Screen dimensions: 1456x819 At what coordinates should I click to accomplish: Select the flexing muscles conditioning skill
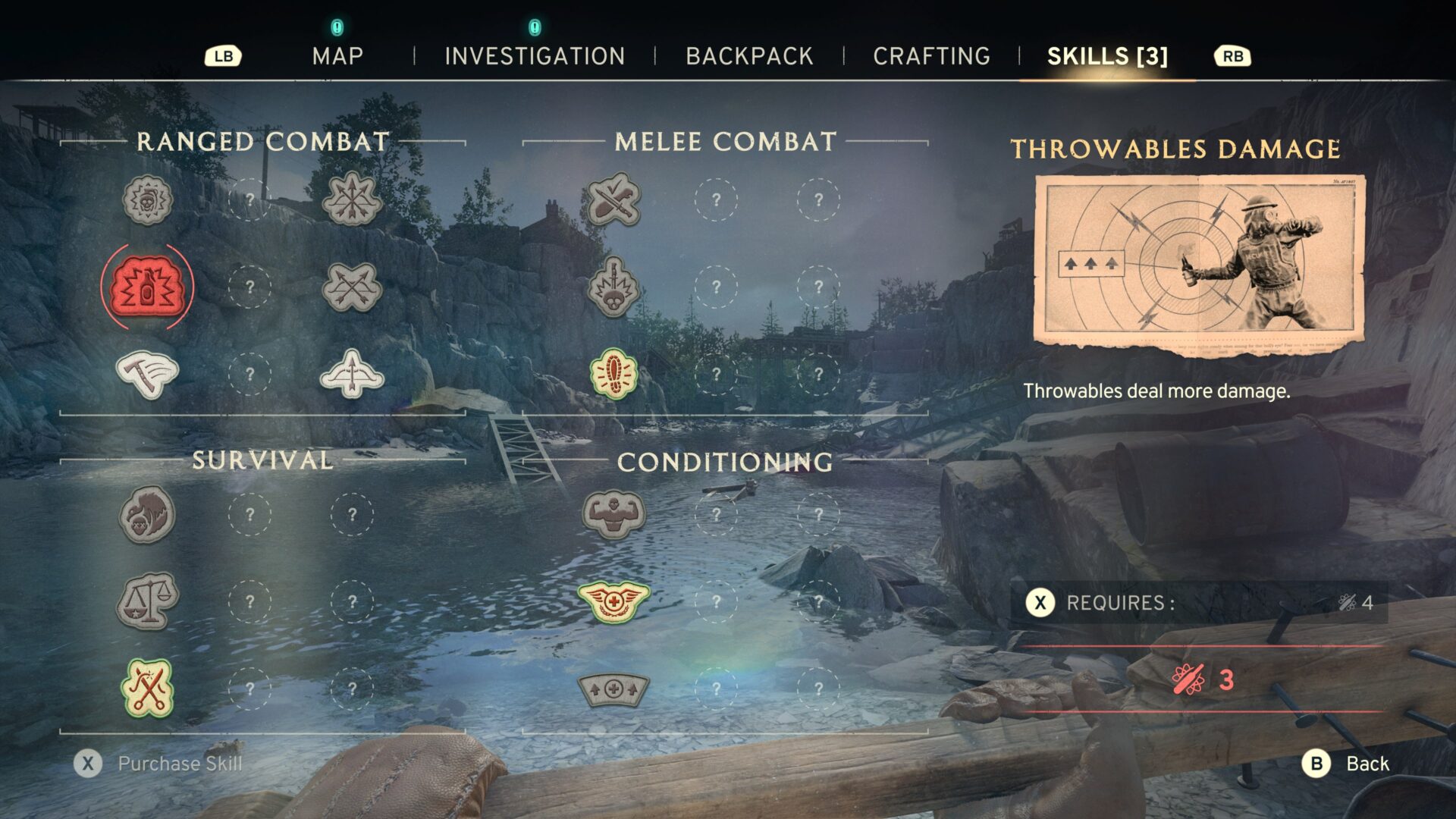[x=613, y=514]
